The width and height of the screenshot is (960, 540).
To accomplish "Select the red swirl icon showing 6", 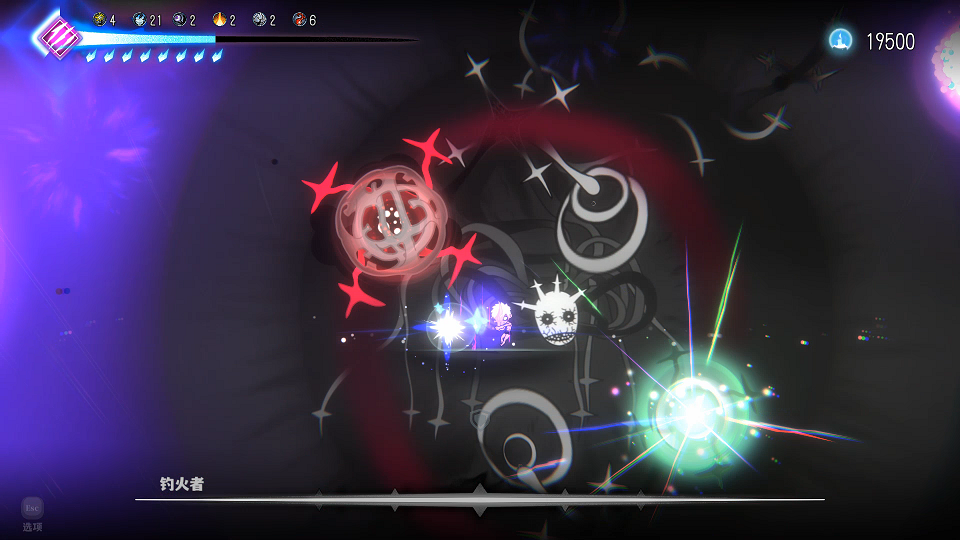I will (299, 19).
